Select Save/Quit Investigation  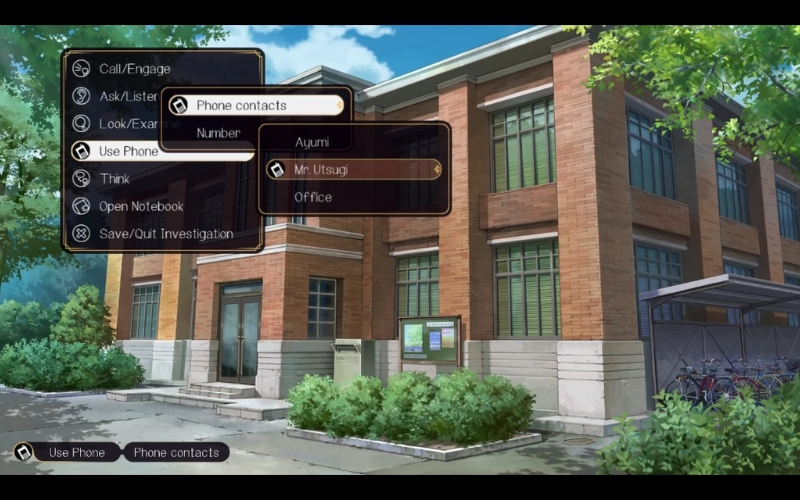click(x=165, y=234)
